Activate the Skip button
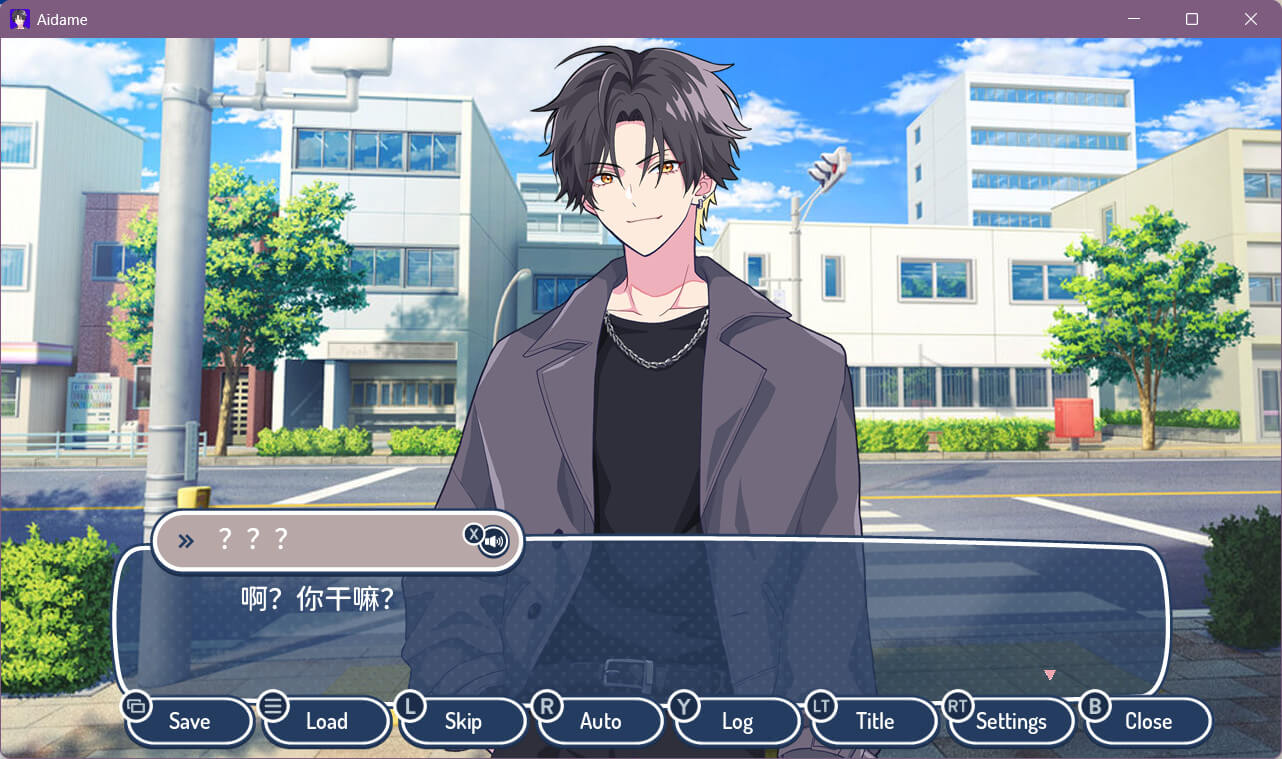The width and height of the screenshot is (1282, 759). pyautogui.click(x=463, y=721)
